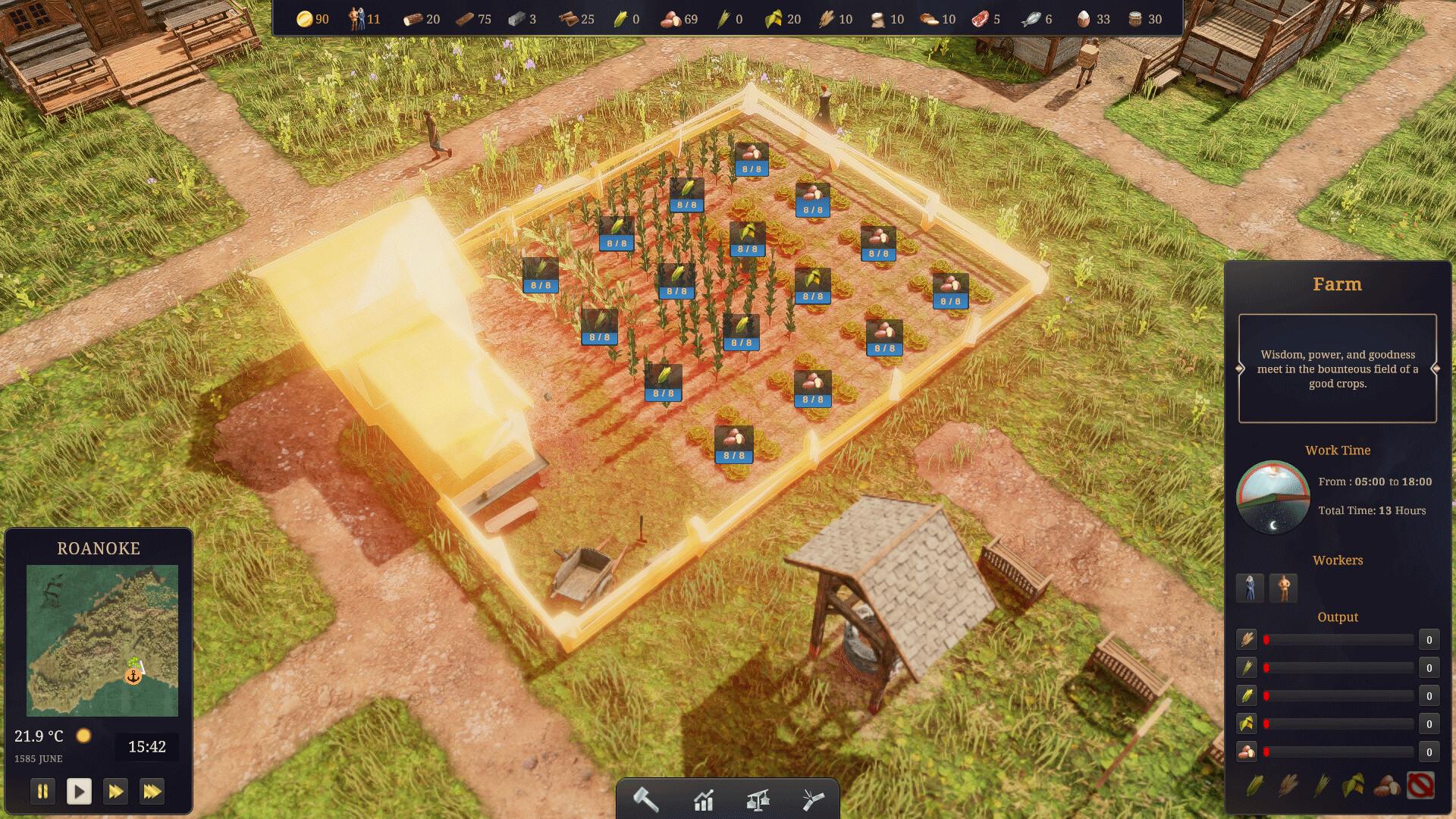The height and width of the screenshot is (819, 1456).
Task: Click the Roanoke minimap
Action: pos(102,640)
